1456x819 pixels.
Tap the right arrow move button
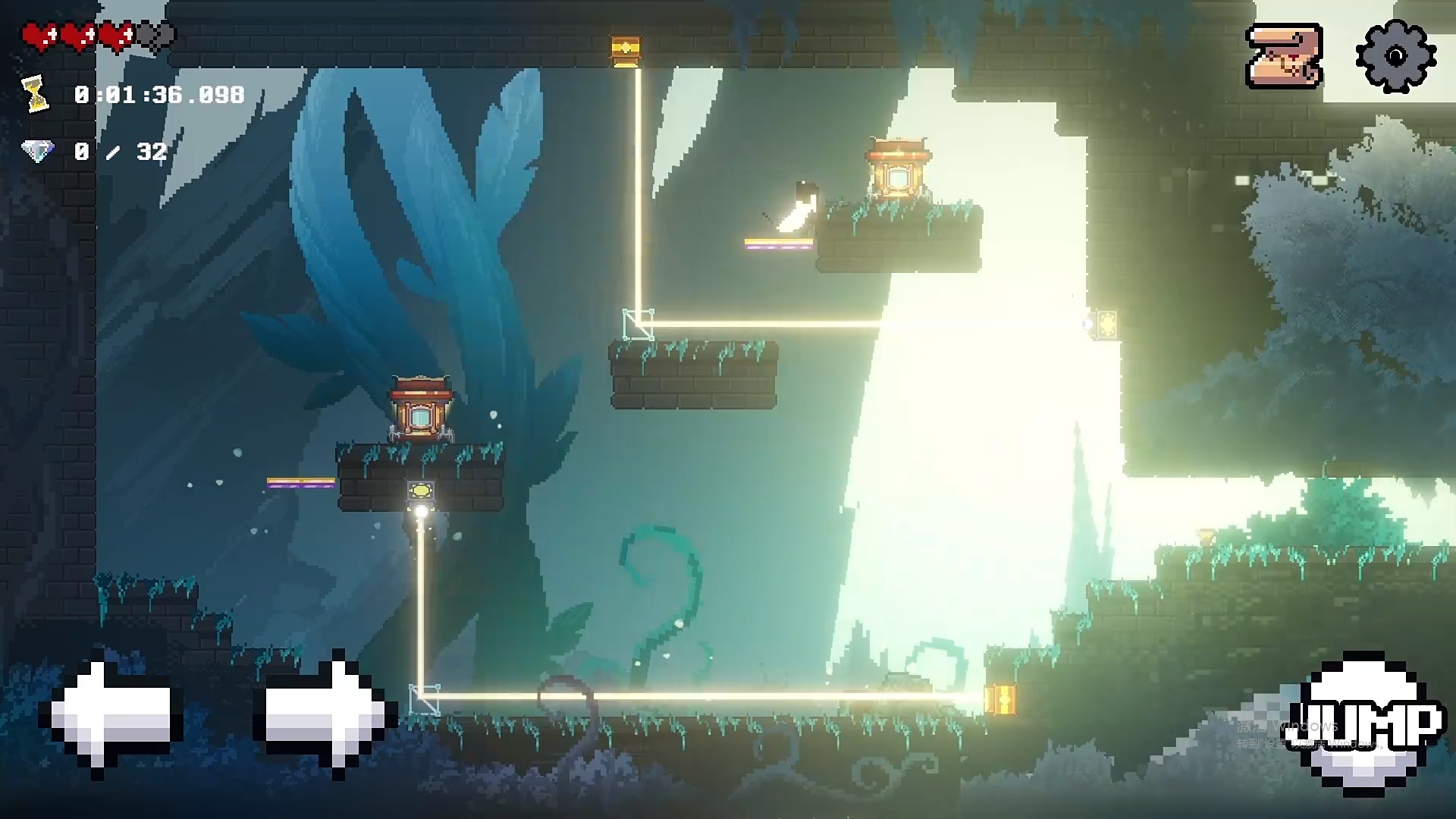[325, 714]
